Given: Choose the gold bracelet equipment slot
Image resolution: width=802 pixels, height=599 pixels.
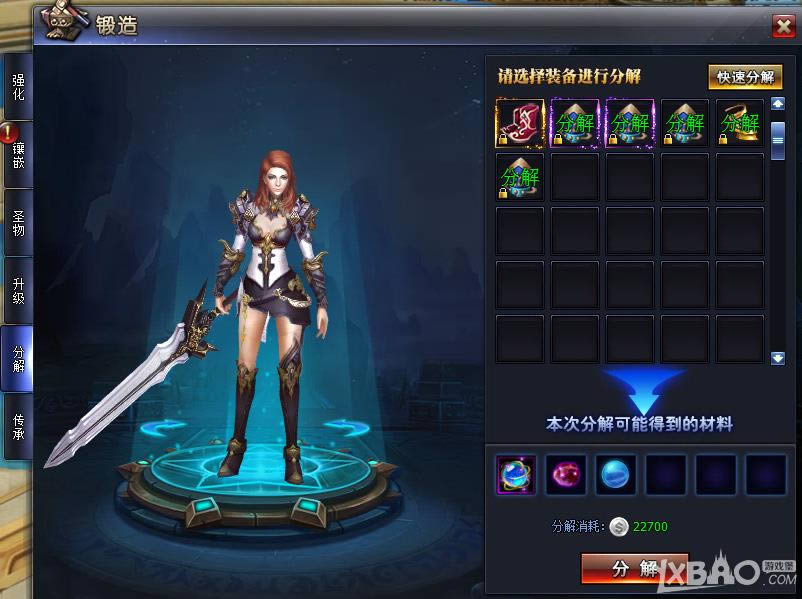Looking at the screenshot, I should click(740, 124).
